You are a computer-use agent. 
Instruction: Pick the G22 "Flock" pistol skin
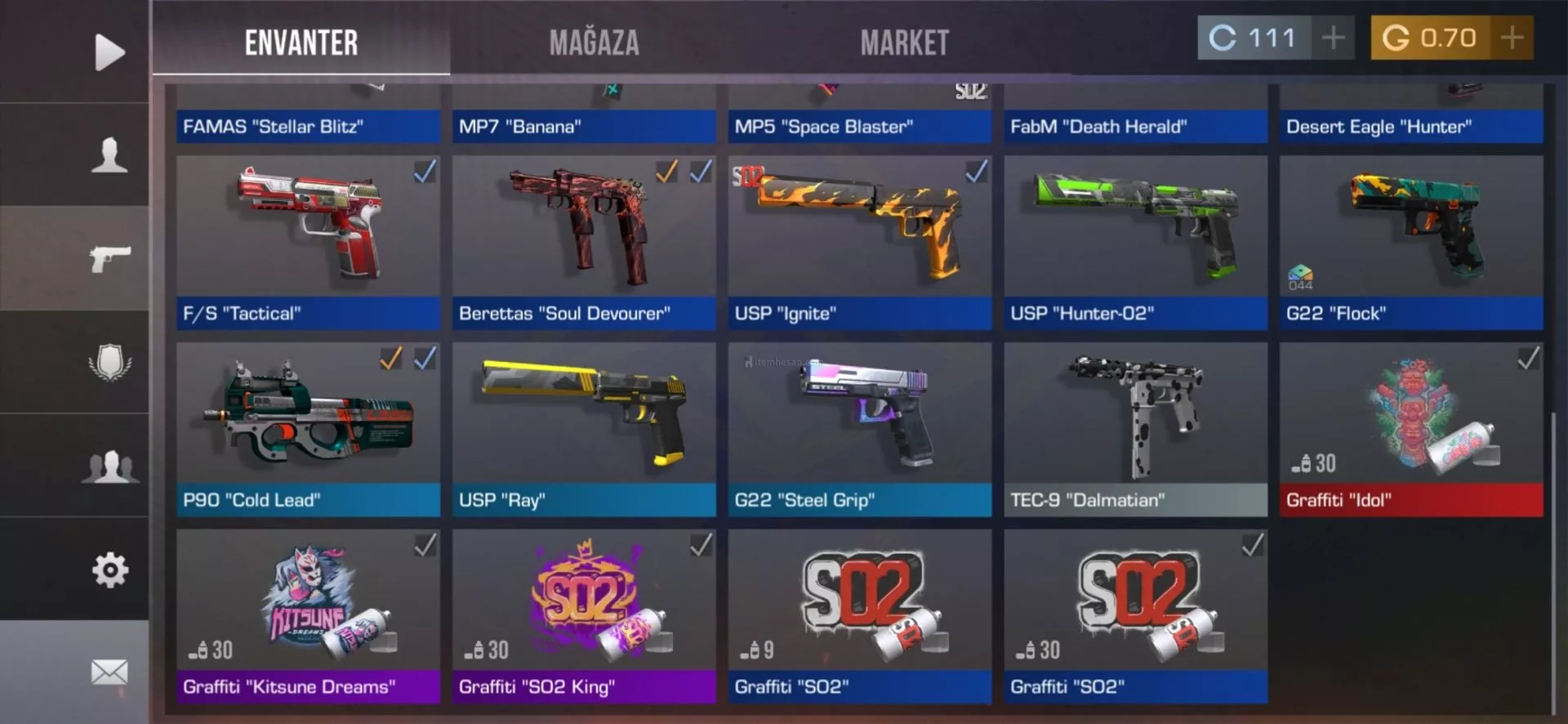[x=1411, y=242]
